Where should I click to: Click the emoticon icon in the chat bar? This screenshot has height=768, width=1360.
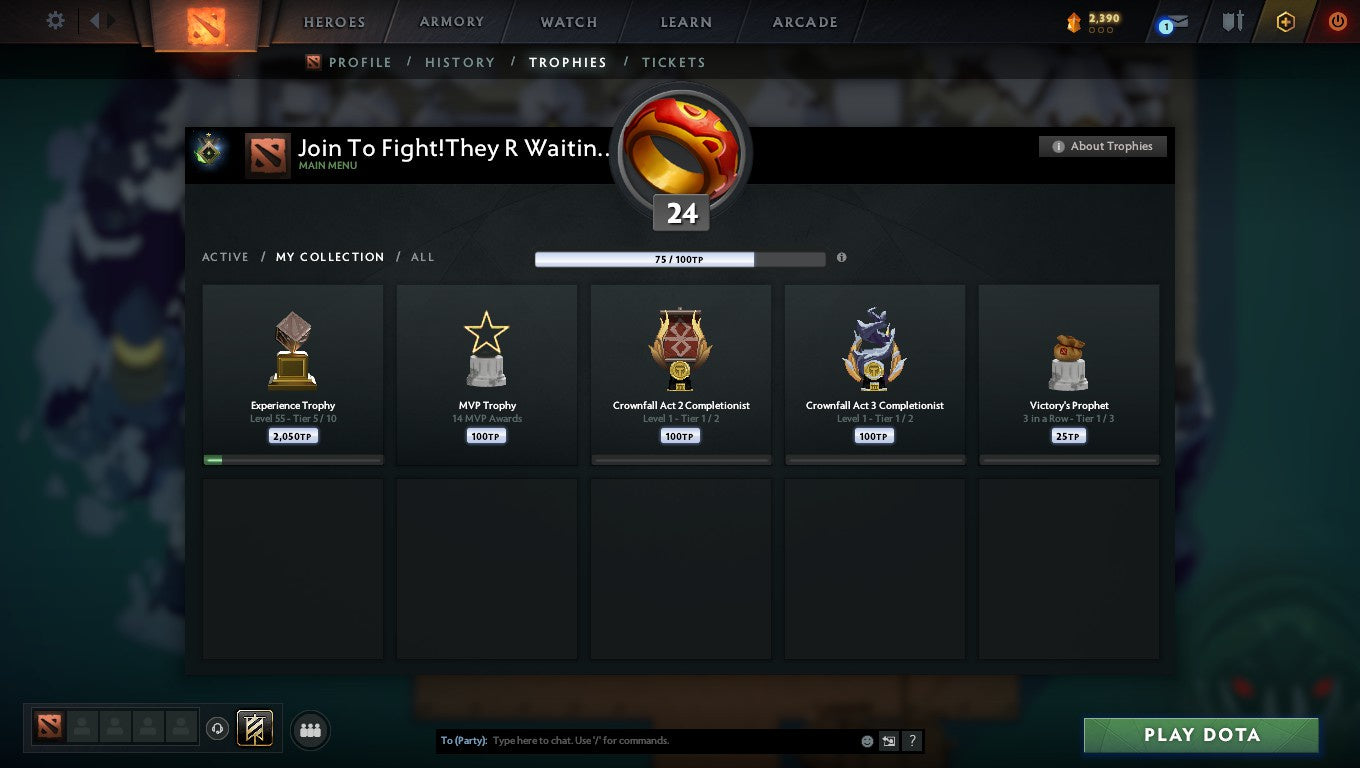tap(865, 741)
